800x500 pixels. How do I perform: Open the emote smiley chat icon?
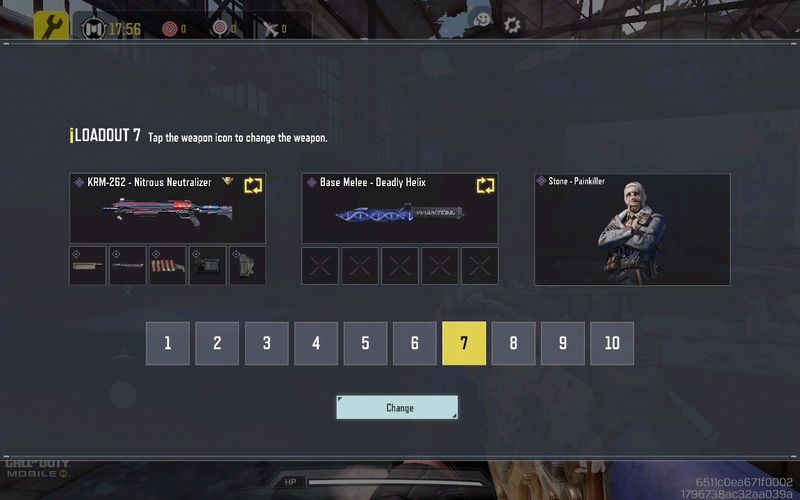(482, 21)
